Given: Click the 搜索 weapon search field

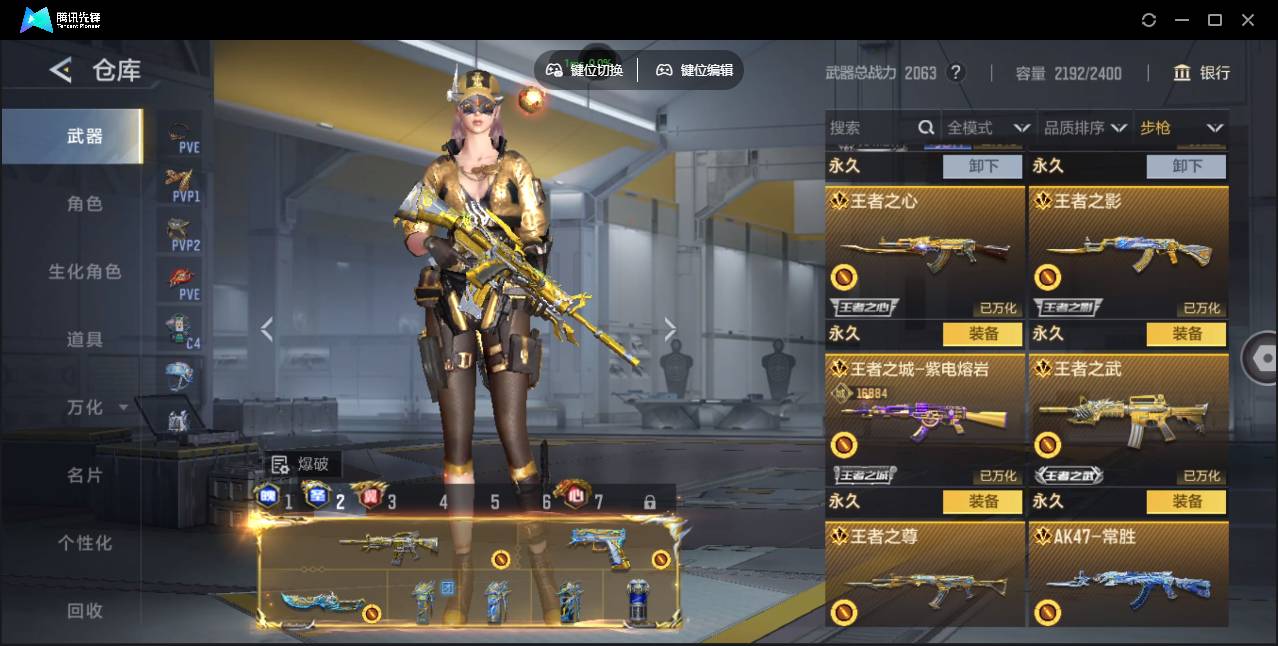Looking at the screenshot, I should coord(872,128).
